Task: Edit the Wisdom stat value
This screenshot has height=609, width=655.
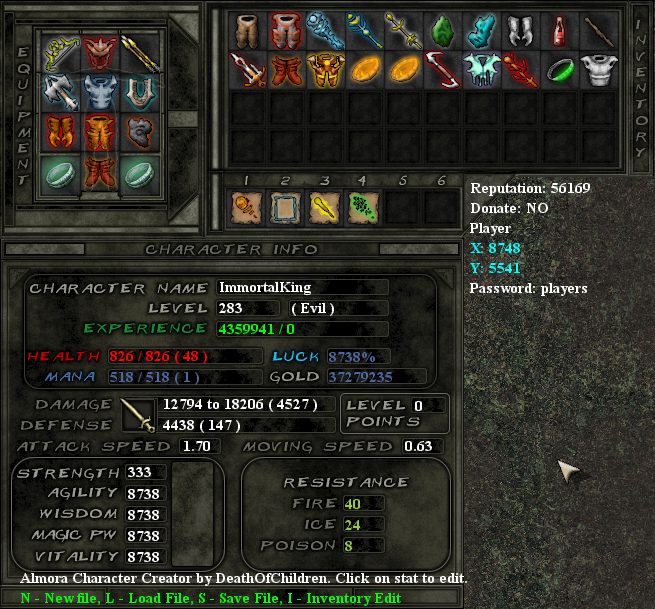Action: (x=145, y=515)
